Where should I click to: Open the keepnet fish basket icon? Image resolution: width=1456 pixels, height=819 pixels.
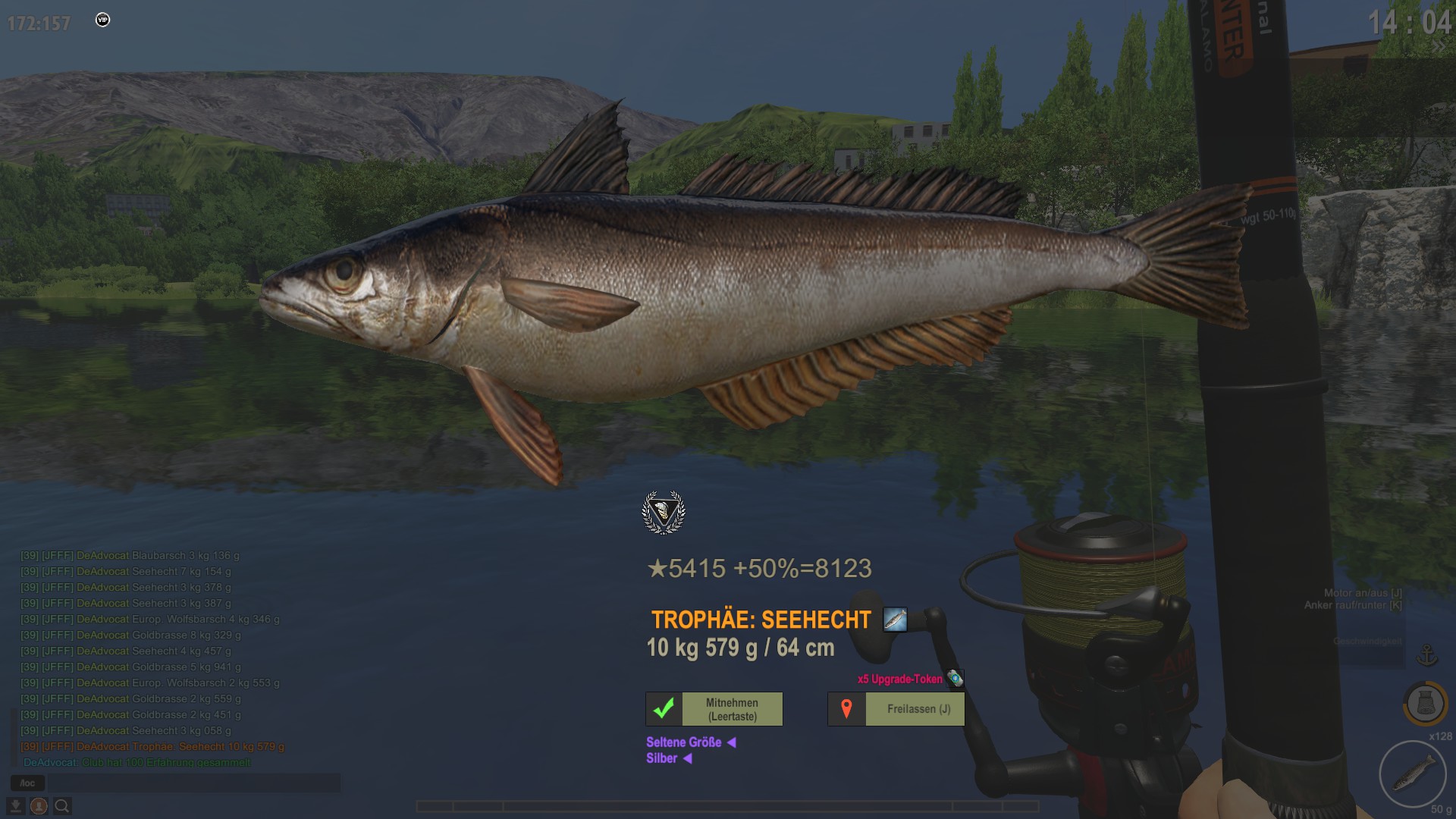tap(1424, 704)
